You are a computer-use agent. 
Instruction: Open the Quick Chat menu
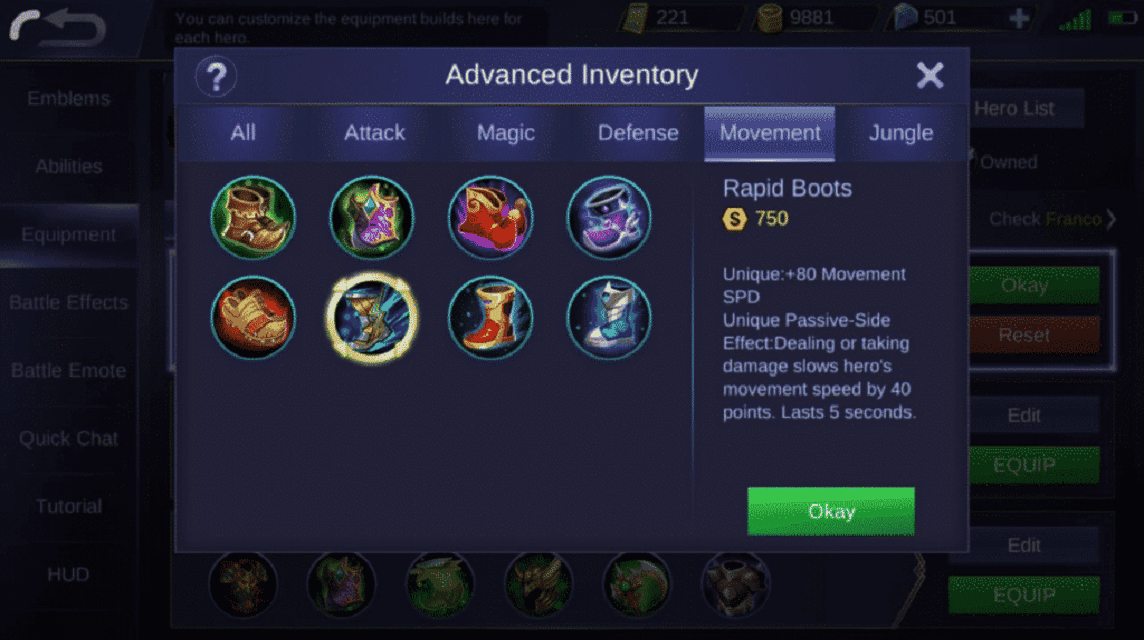(x=68, y=438)
